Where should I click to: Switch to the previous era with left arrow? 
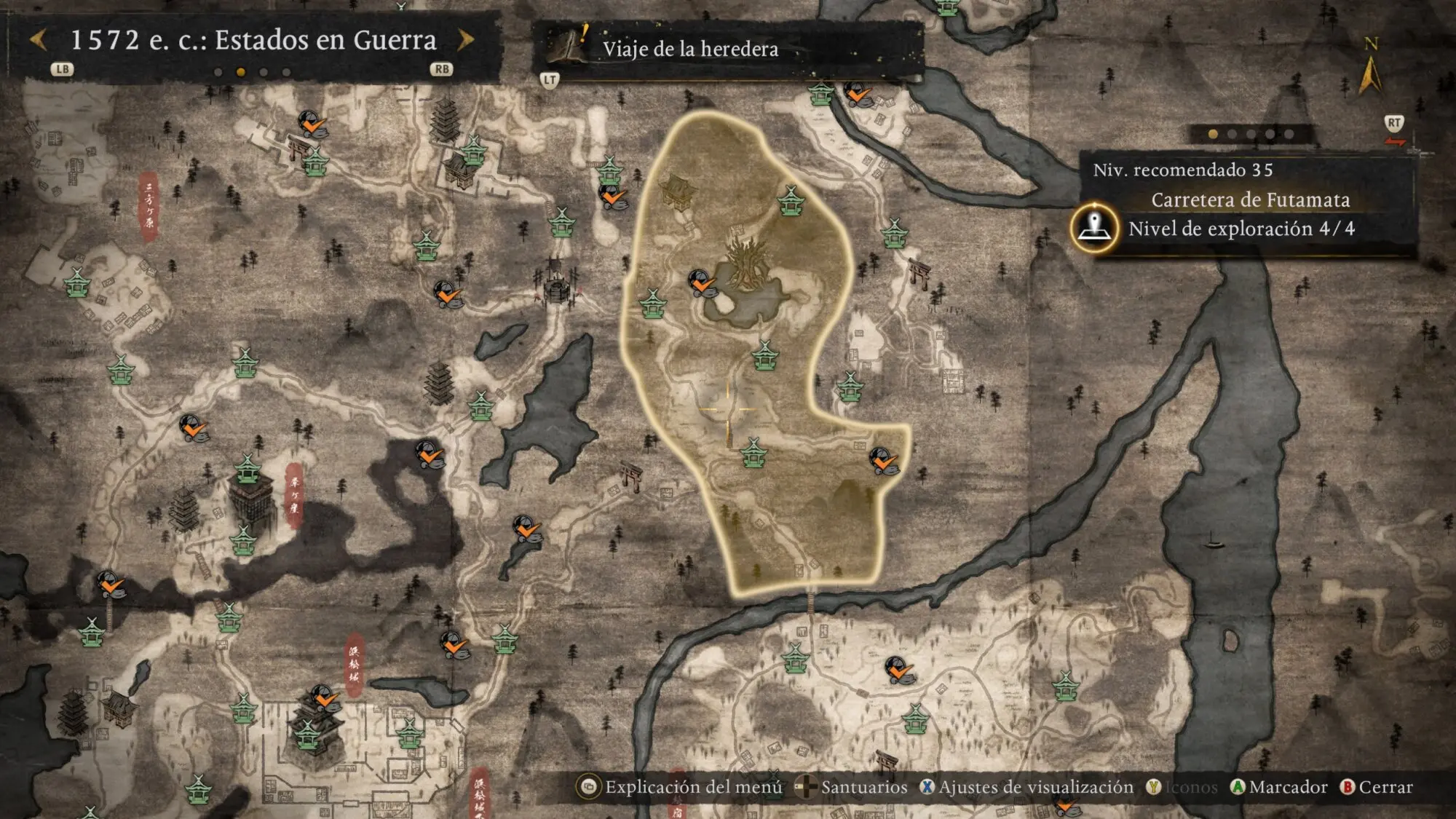point(39,40)
